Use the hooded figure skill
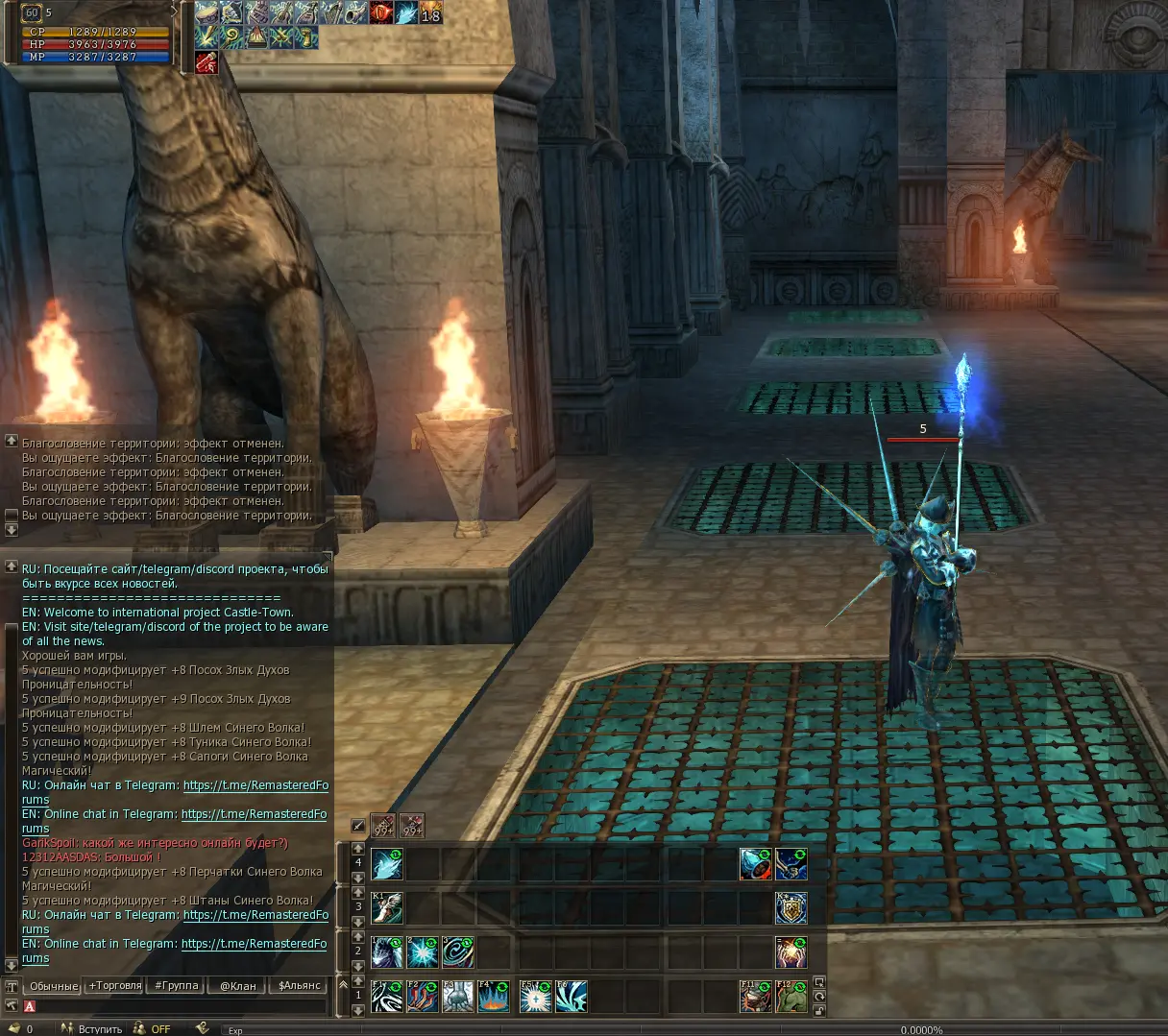 tap(387, 952)
